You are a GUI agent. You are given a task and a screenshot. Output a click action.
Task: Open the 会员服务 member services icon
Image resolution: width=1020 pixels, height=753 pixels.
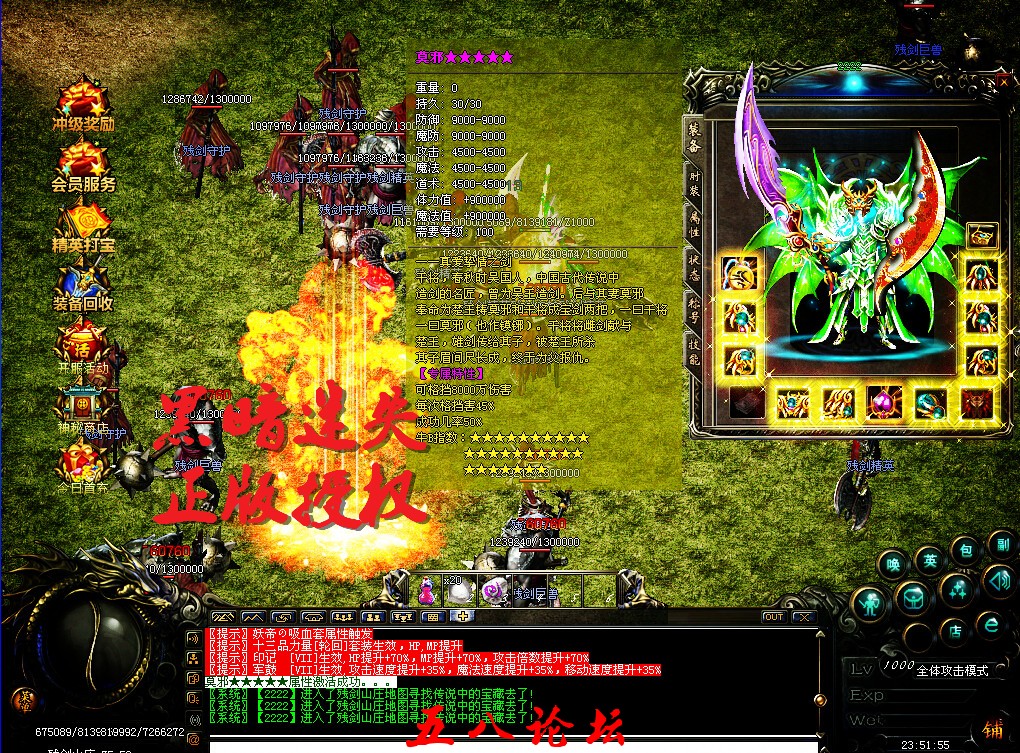click(x=83, y=163)
